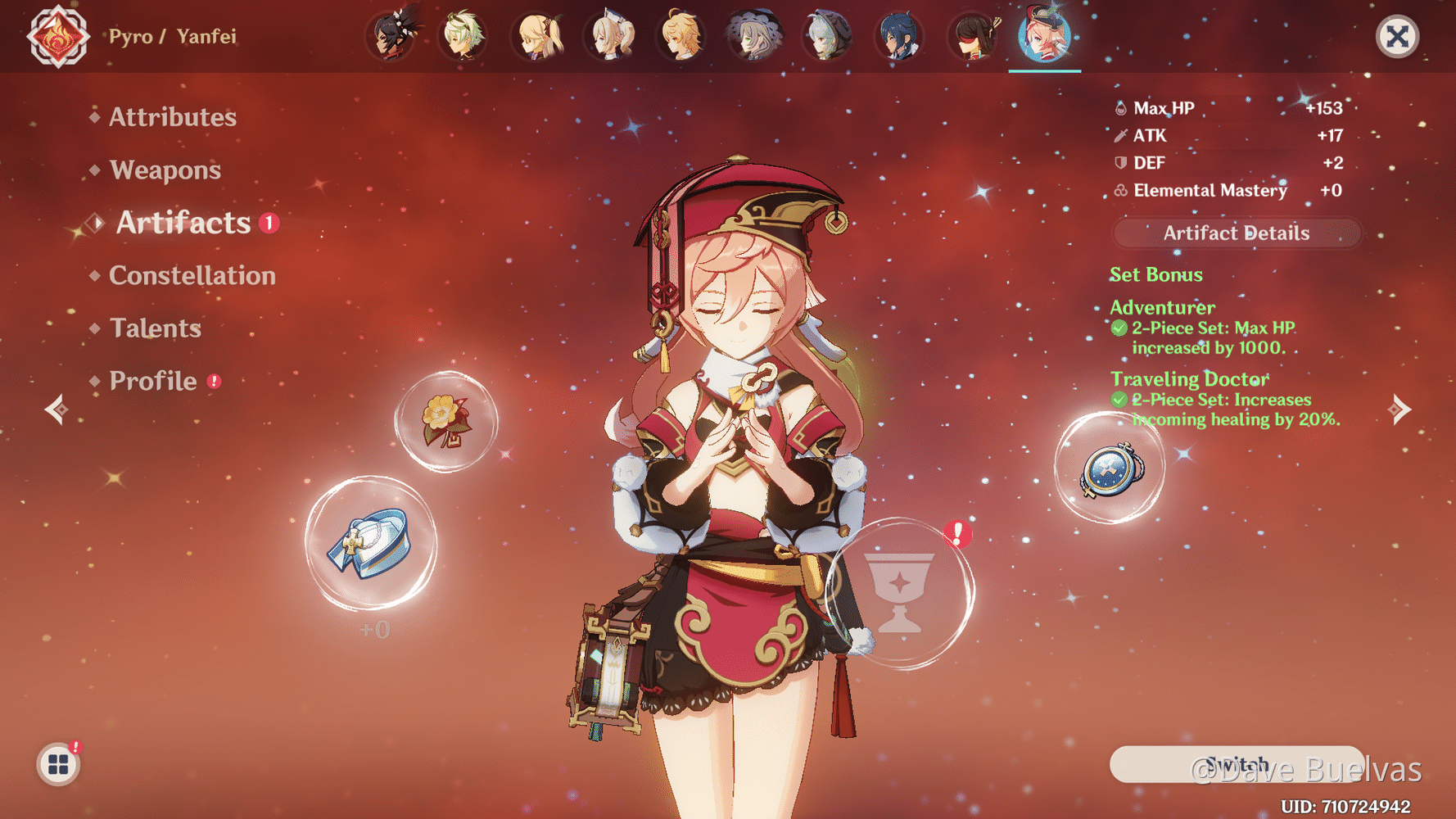Switch to Sucrose's green-haired portrait

tap(463, 37)
